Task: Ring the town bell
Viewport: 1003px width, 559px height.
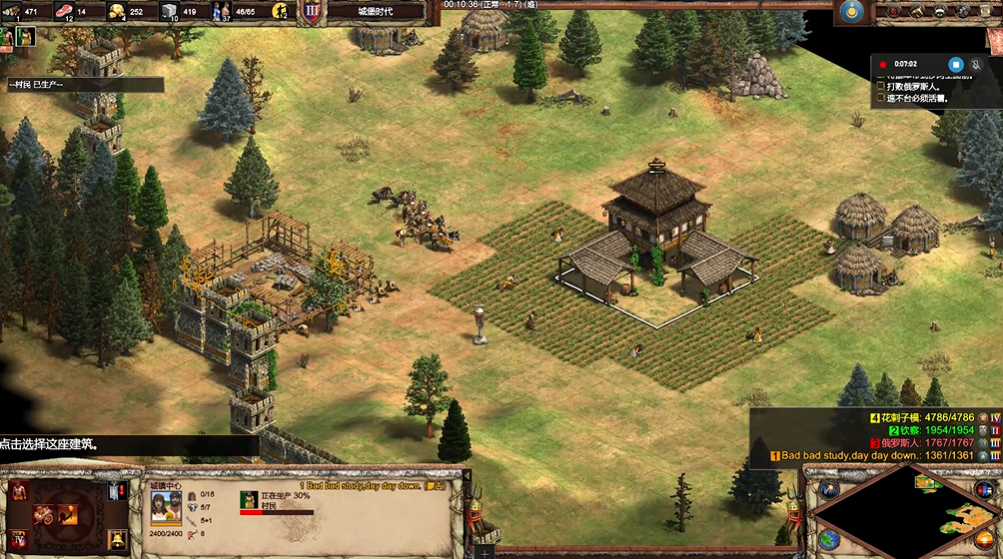Action: (117, 540)
